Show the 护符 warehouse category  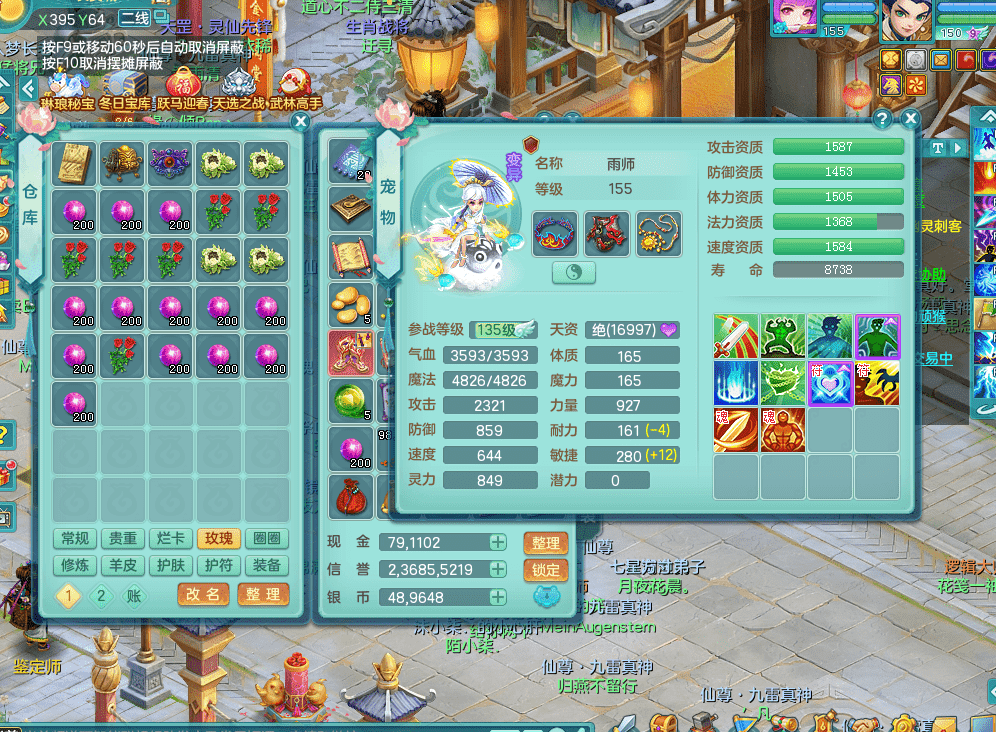[219, 565]
